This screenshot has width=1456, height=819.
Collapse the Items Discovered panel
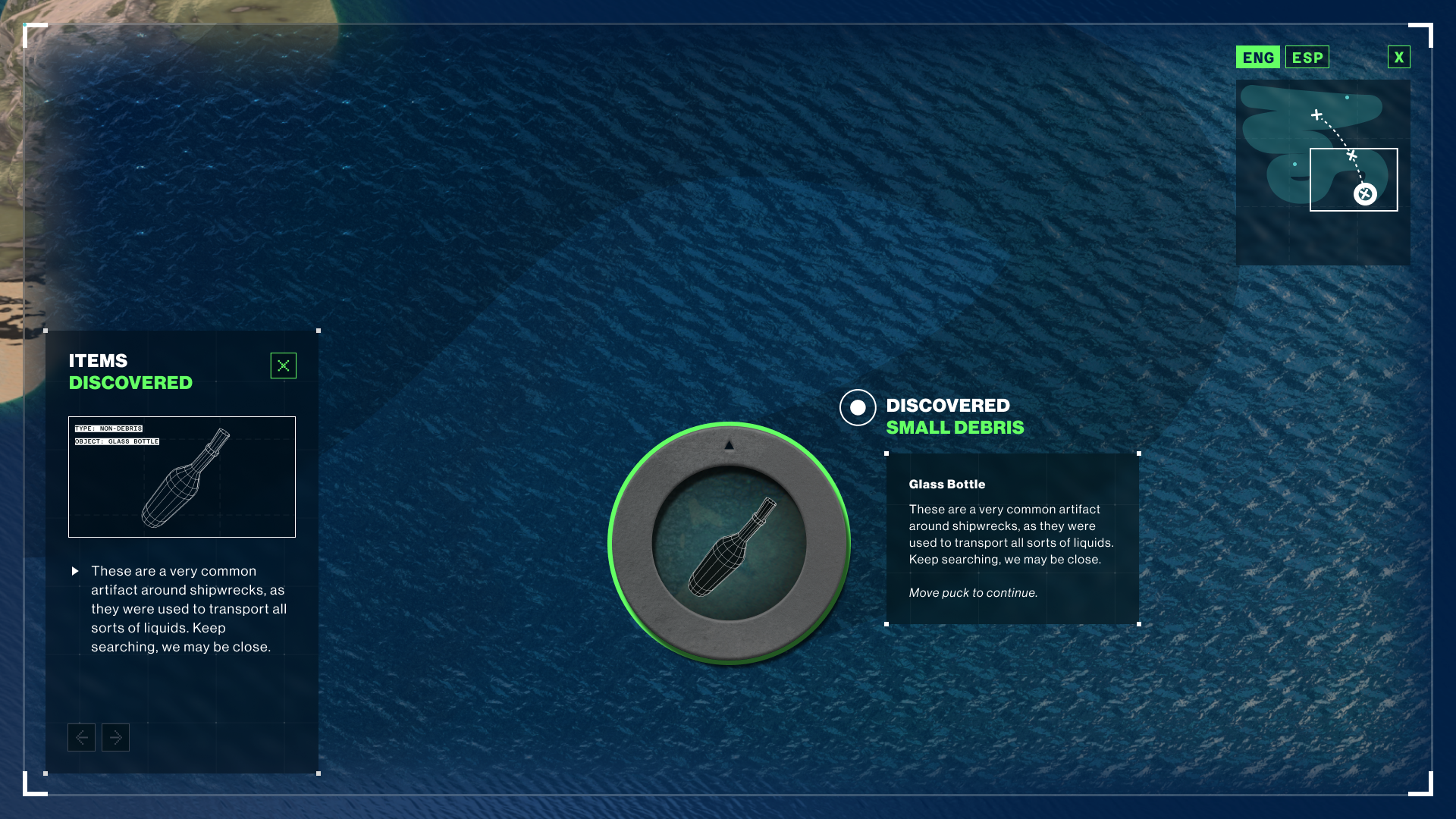283,366
